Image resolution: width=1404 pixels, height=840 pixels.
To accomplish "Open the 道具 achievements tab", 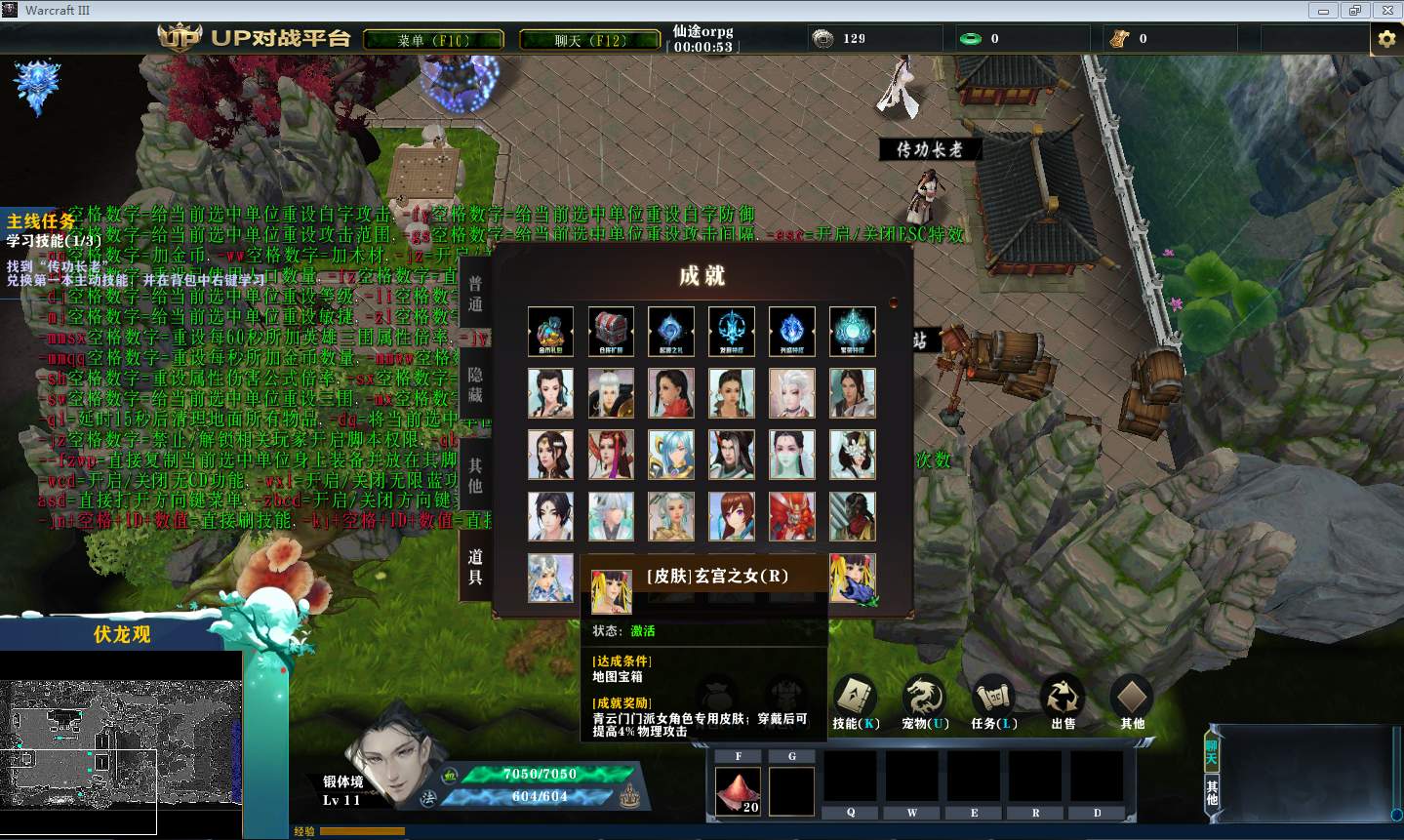I will point(475,566).
